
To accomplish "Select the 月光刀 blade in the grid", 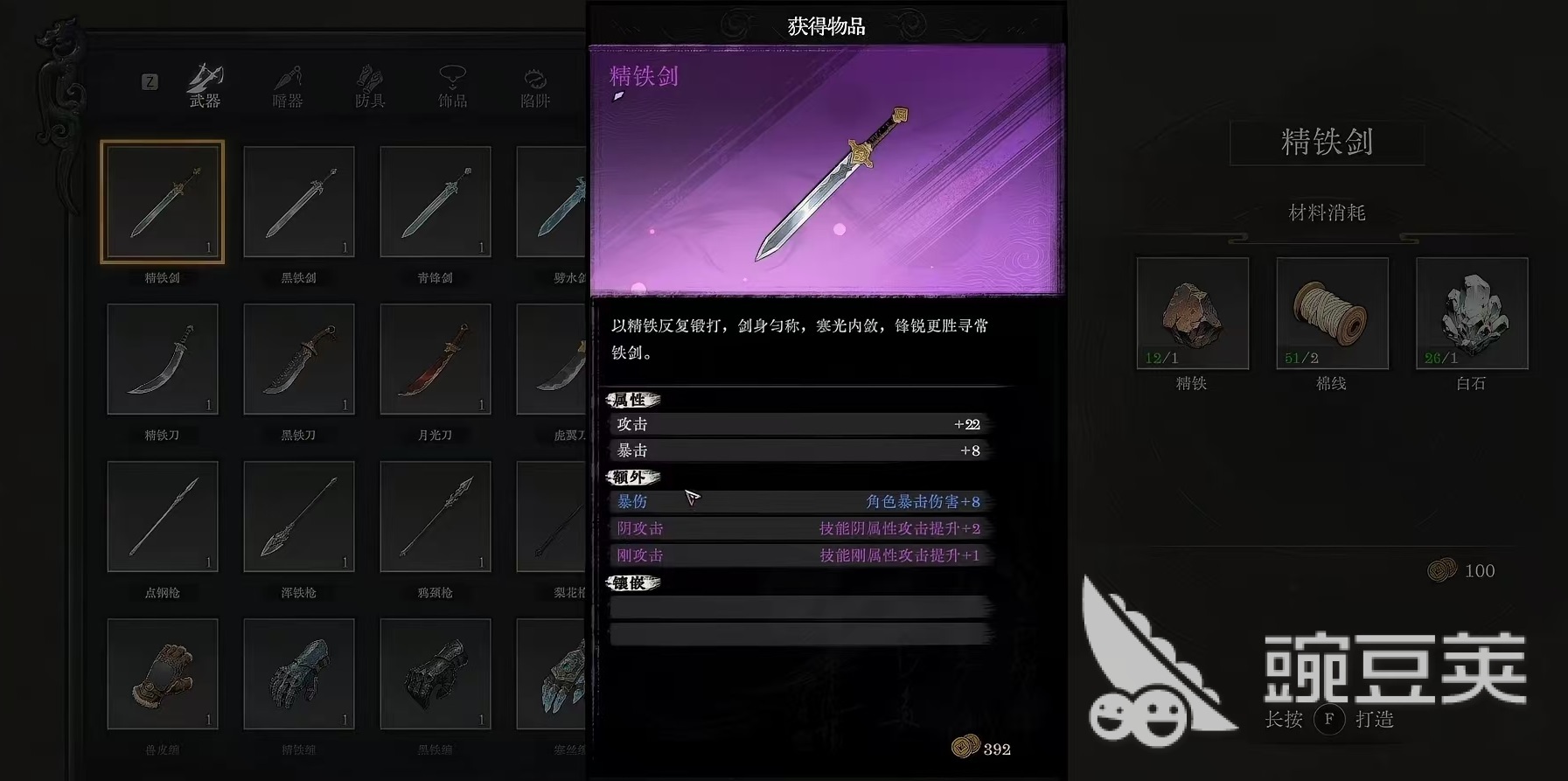I will point(435,358).
